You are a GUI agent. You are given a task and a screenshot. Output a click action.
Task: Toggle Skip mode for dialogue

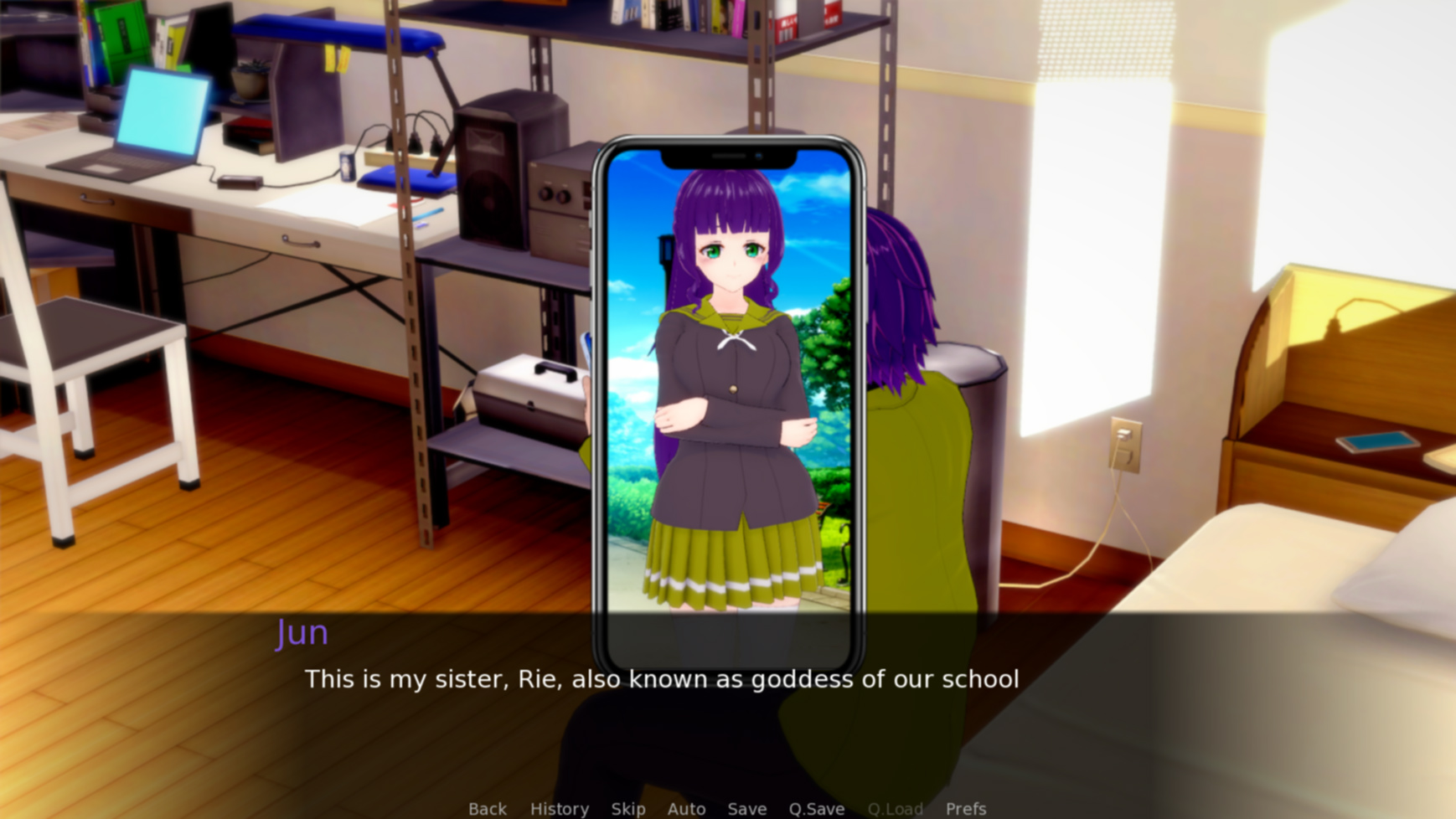point(627,808)
